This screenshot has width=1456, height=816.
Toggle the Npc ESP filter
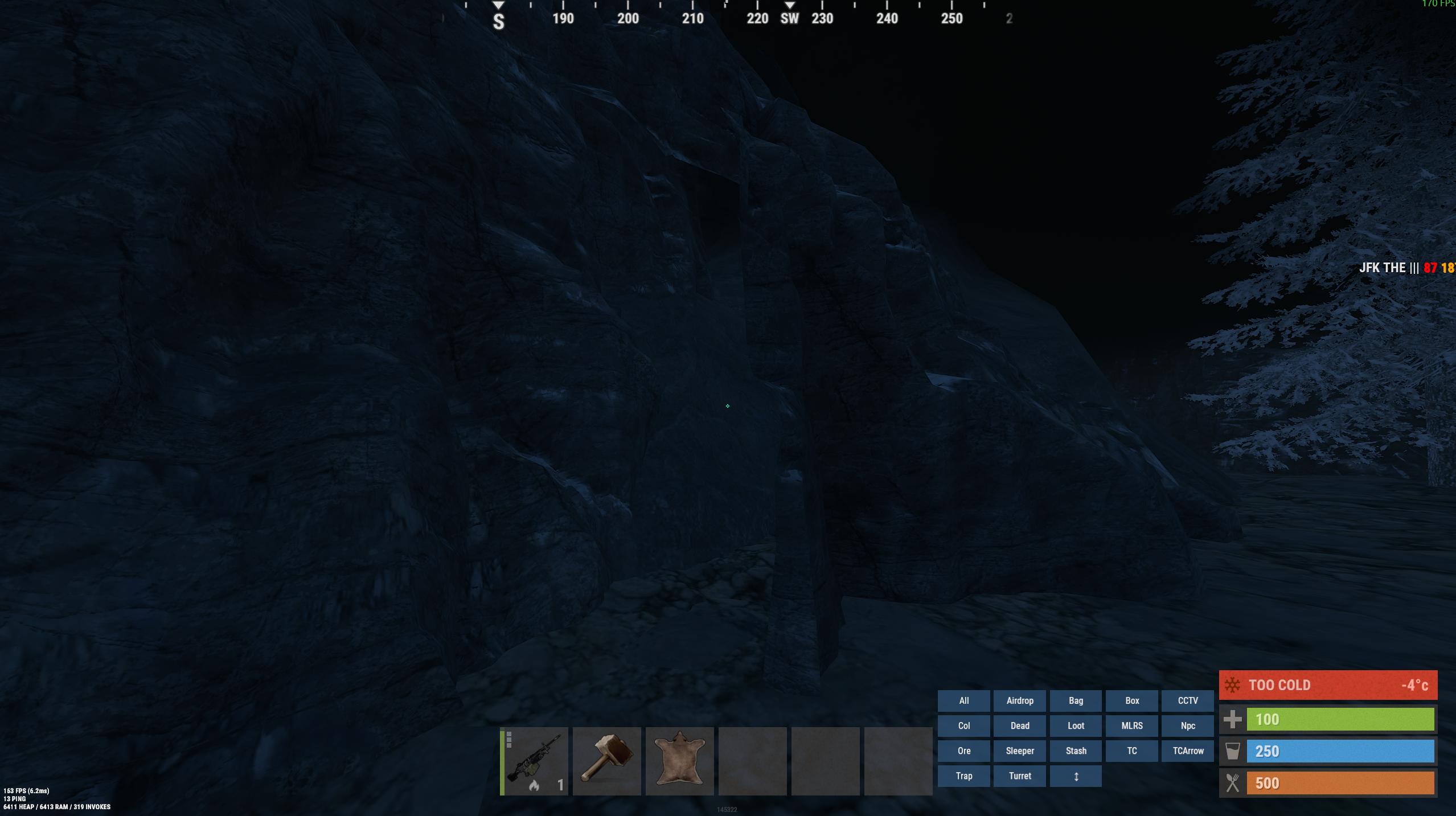pyautogui.click(x=1187, y=725)
